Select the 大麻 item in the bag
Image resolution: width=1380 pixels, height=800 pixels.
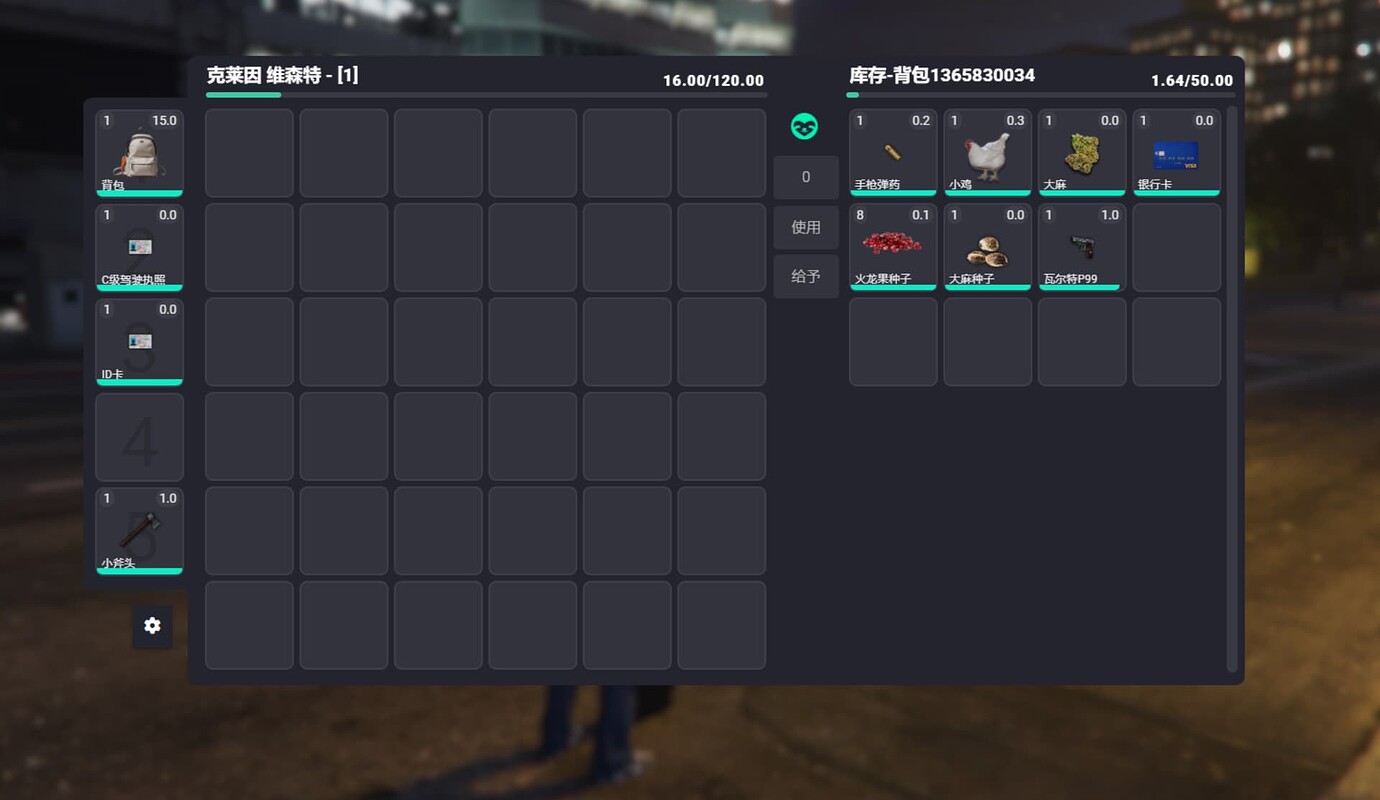point(1081,152)
